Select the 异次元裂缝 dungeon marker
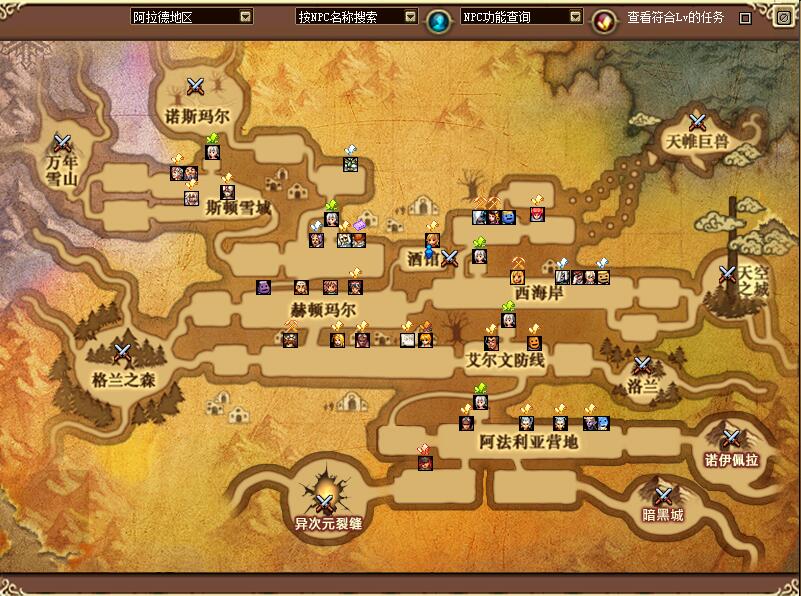The image size is (801, 596). tap(327, 501)
